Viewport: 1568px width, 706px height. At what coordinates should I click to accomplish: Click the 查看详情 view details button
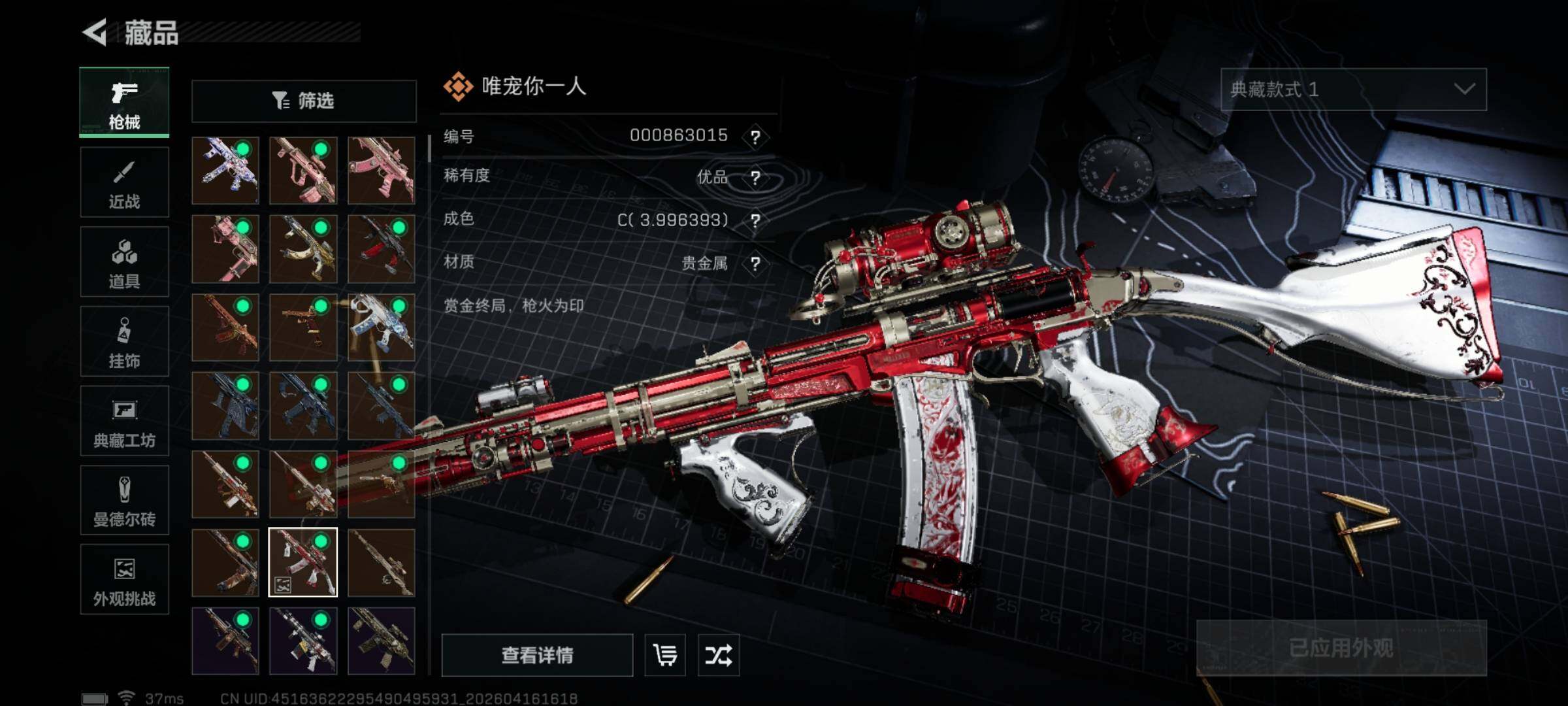tap(537, 655)
